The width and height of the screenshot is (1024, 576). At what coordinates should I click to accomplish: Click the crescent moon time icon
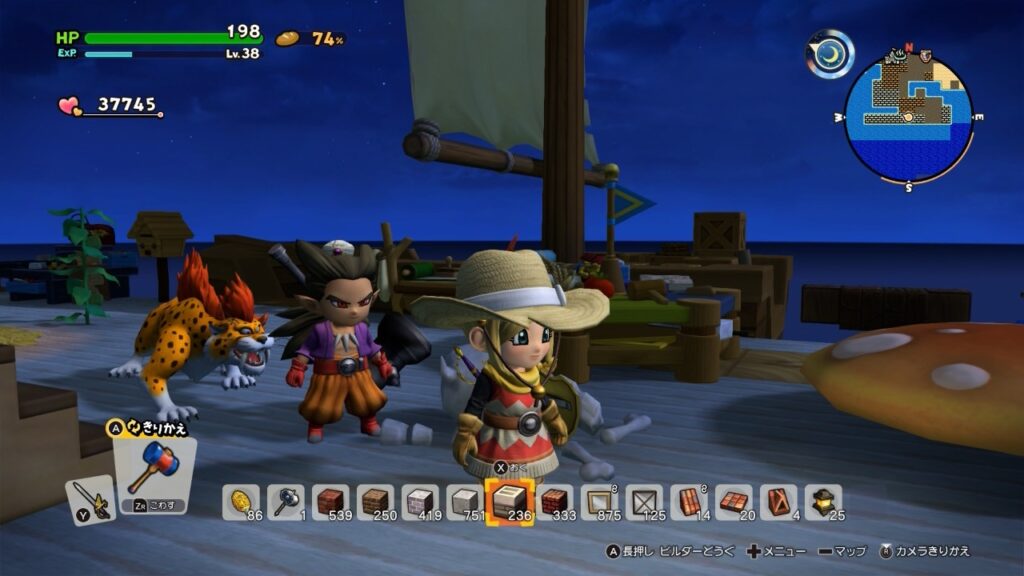coord(830,53)
